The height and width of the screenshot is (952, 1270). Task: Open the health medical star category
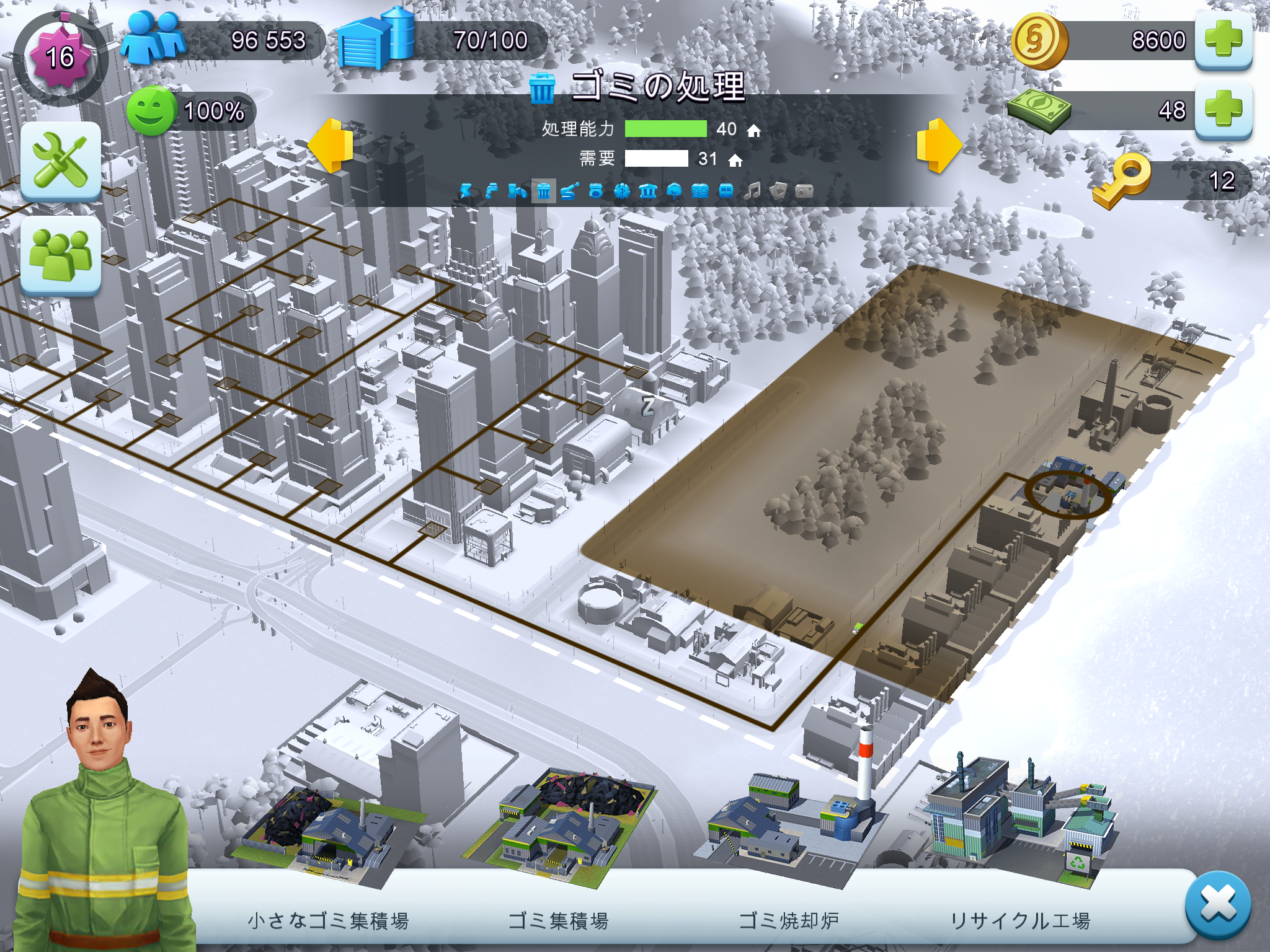click(621, 191)
